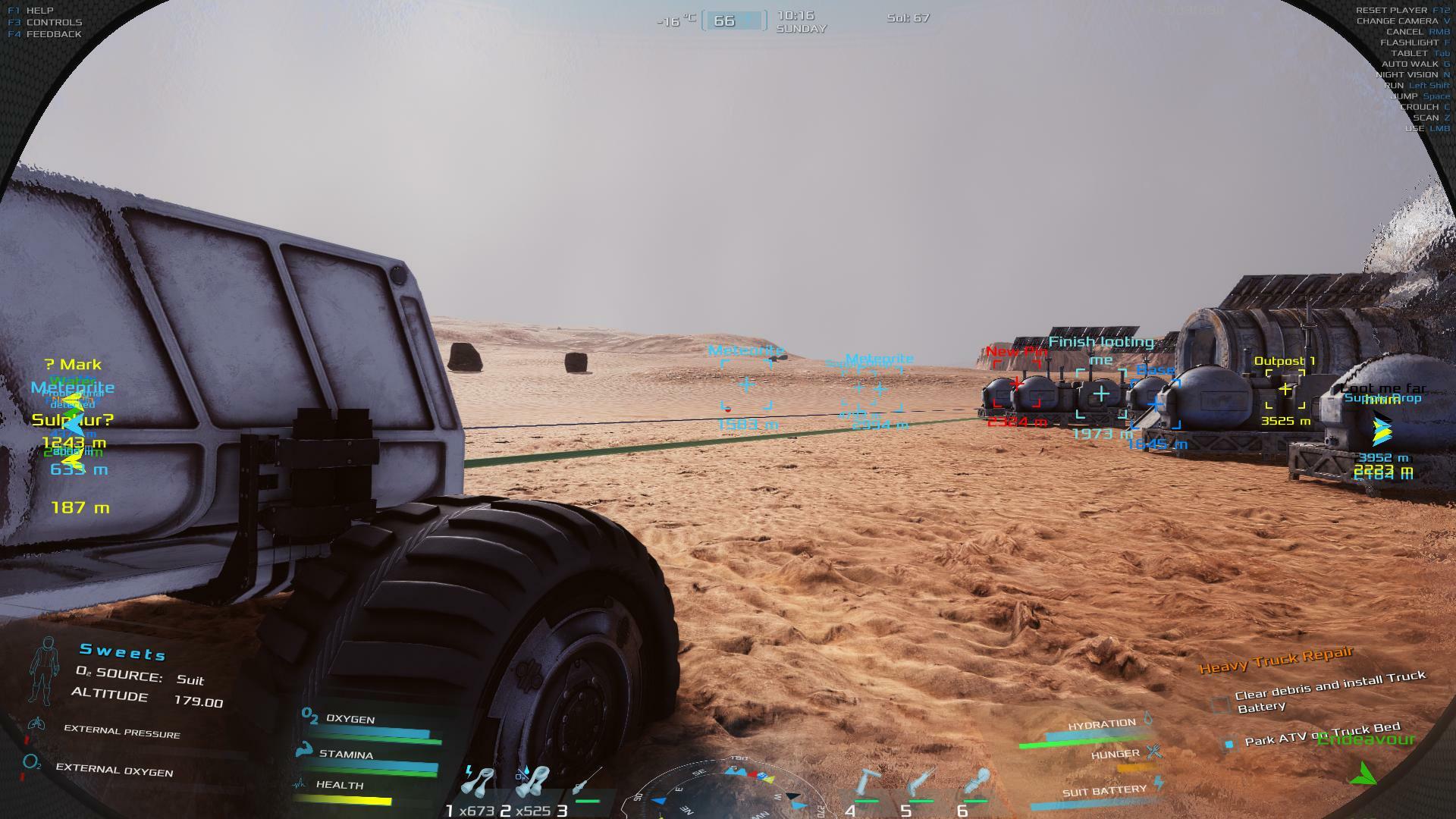Select the power cable in hotbar slot 1
Viewport: 1456px width, 819px height.
pos(479,783)
